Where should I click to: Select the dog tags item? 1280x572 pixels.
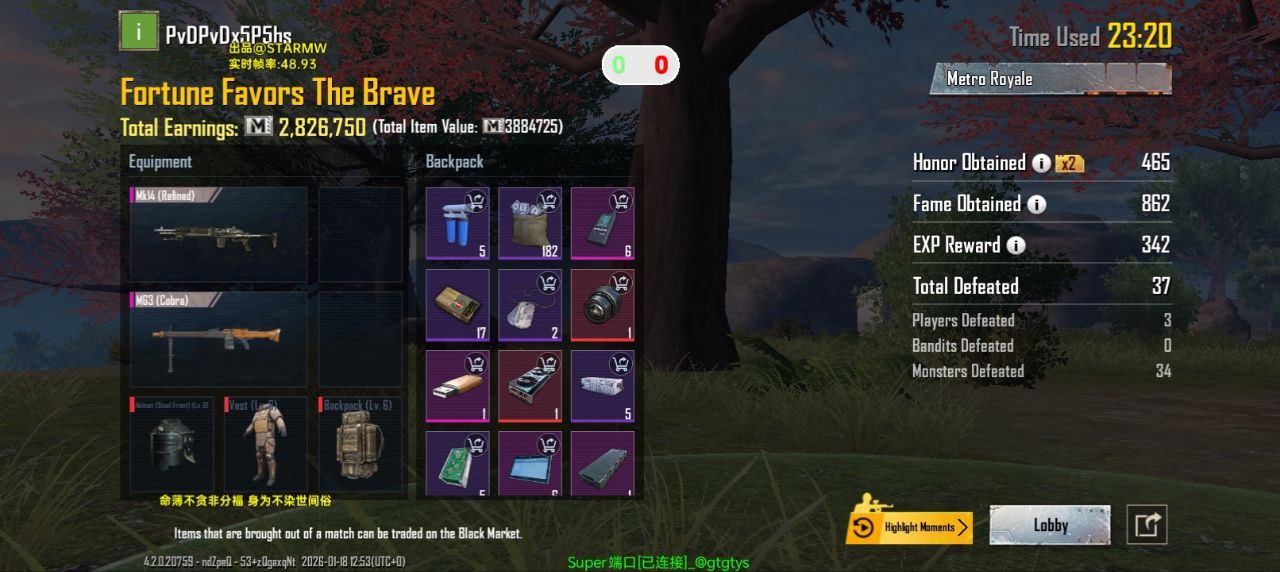tap(530, 305)
